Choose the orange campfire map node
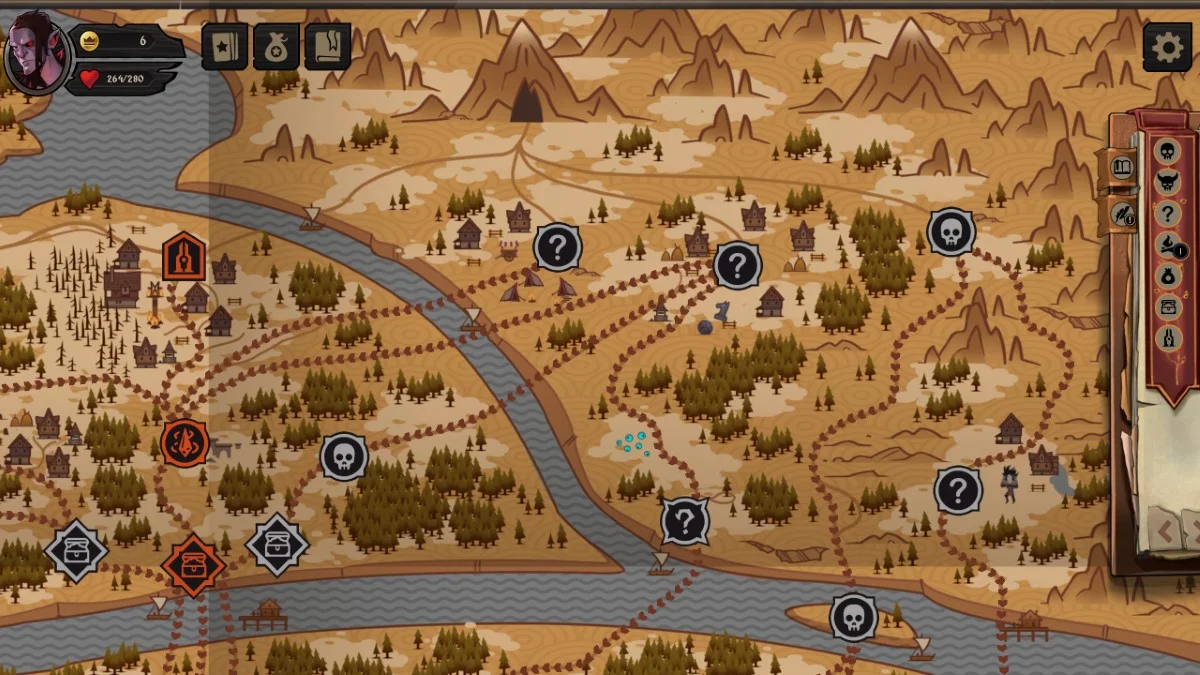 point(185,442)
